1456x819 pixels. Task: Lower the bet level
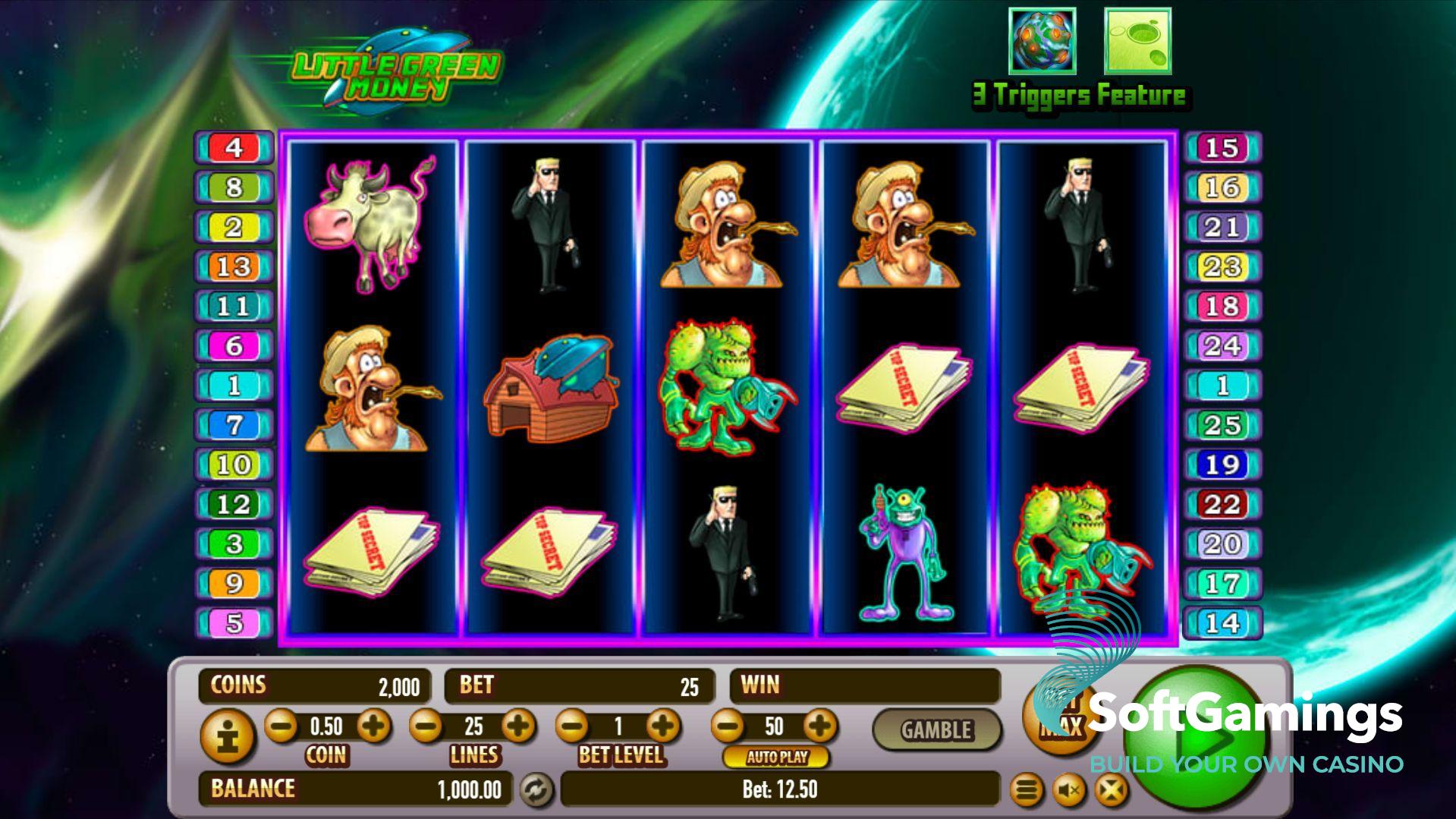tap(573, 727)
